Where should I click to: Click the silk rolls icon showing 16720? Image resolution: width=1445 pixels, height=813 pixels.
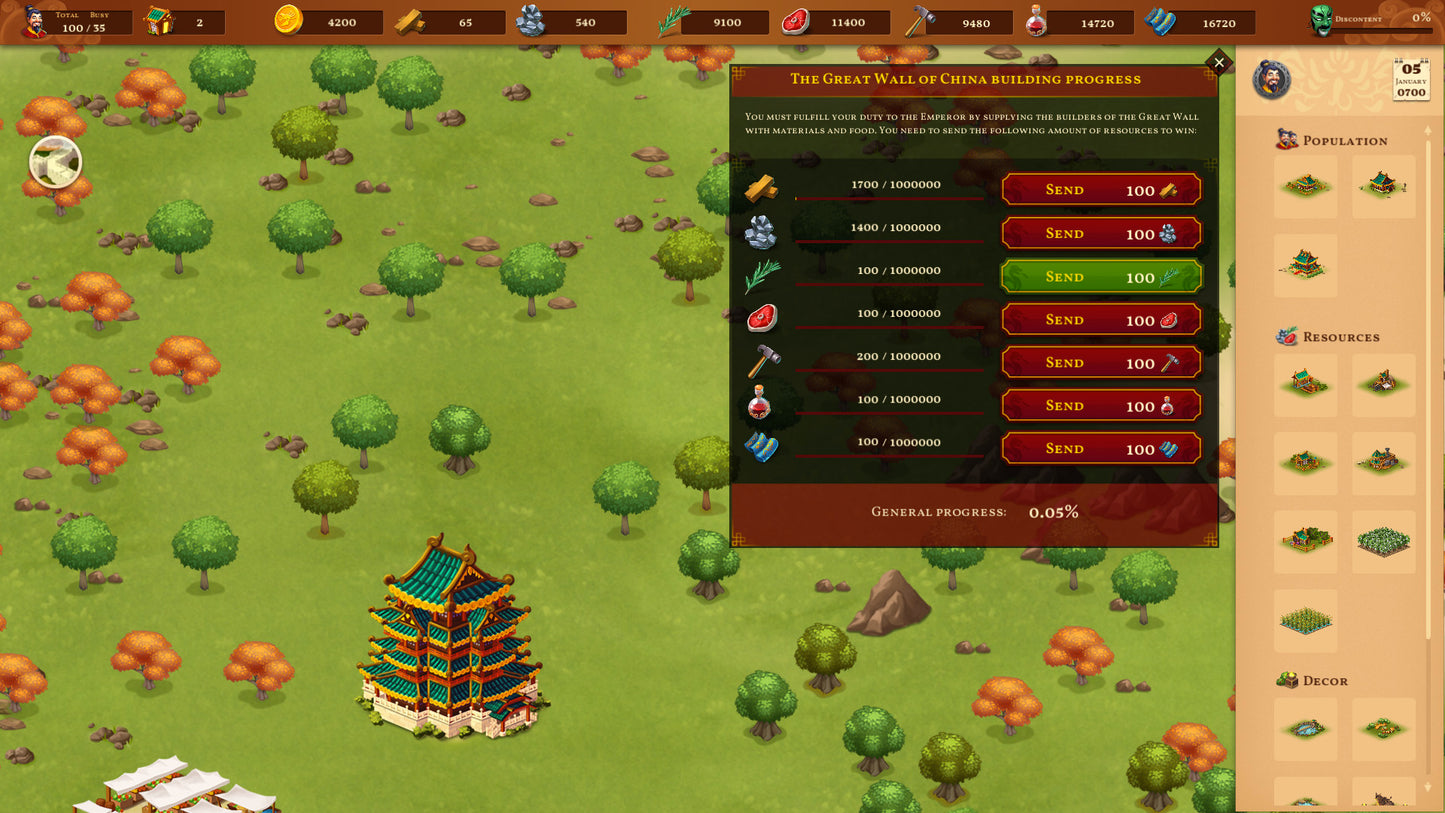pos(1160,22)
